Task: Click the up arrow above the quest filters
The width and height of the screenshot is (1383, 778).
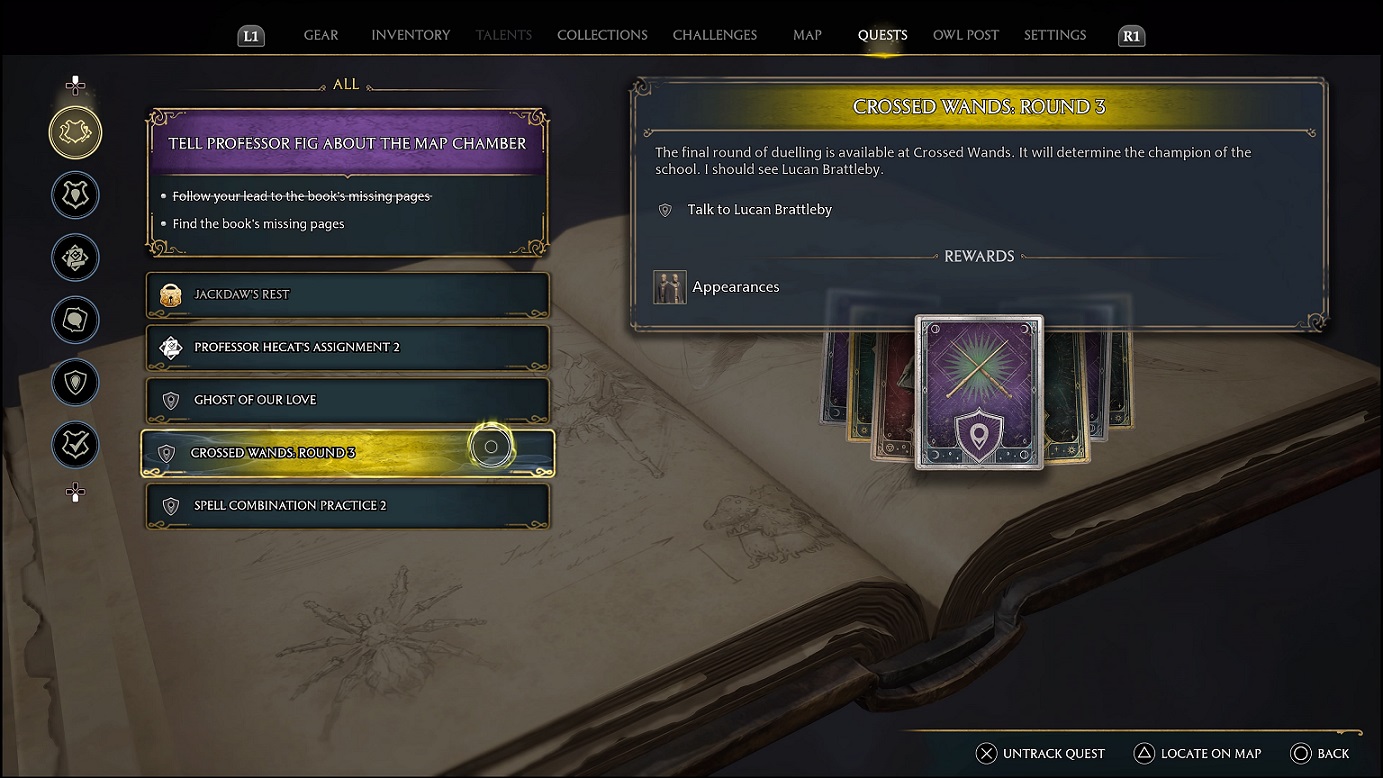Action: click(x=75, y=84)
